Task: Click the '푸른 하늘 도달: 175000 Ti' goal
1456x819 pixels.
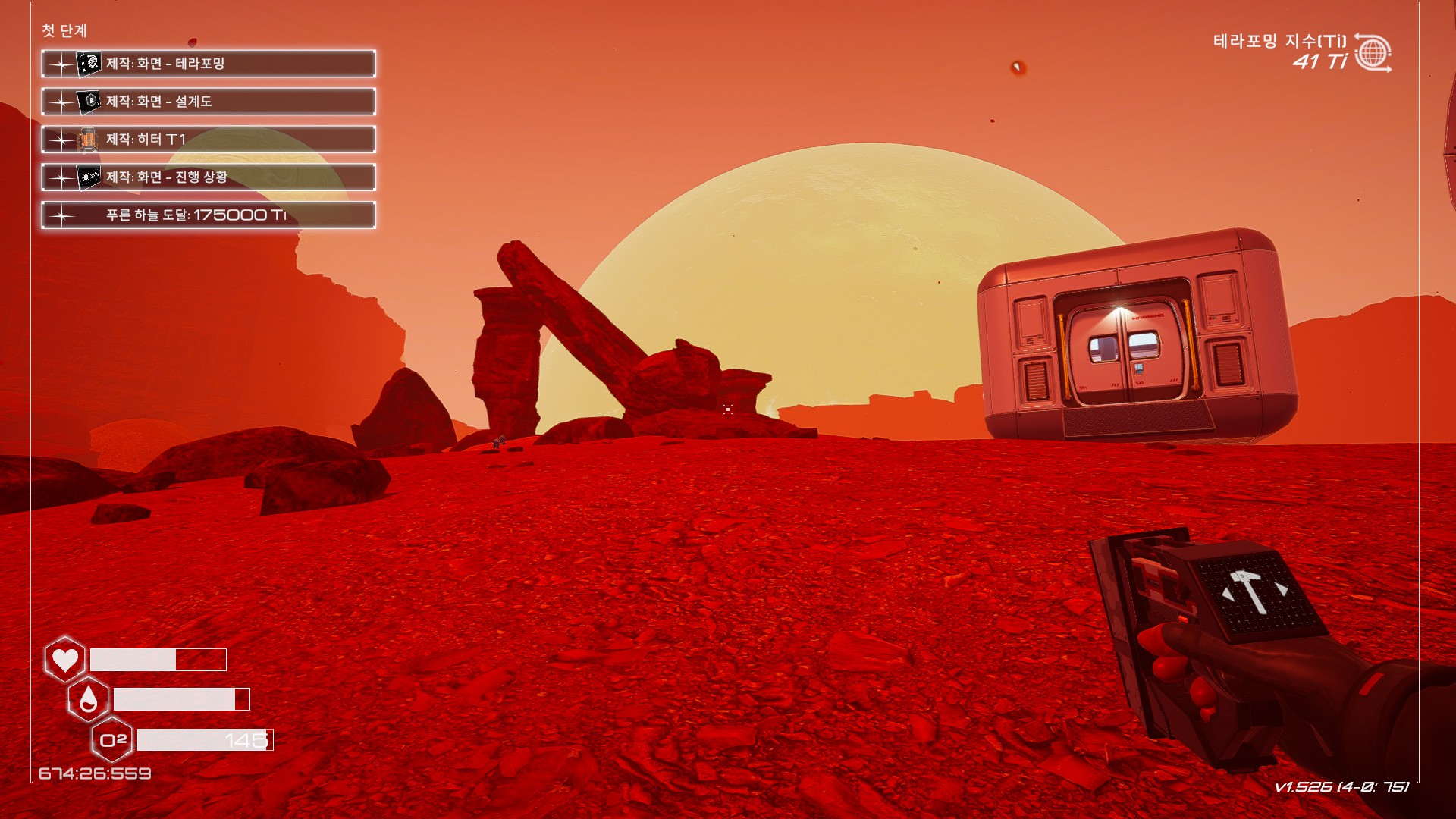Action: click(209, 215)
